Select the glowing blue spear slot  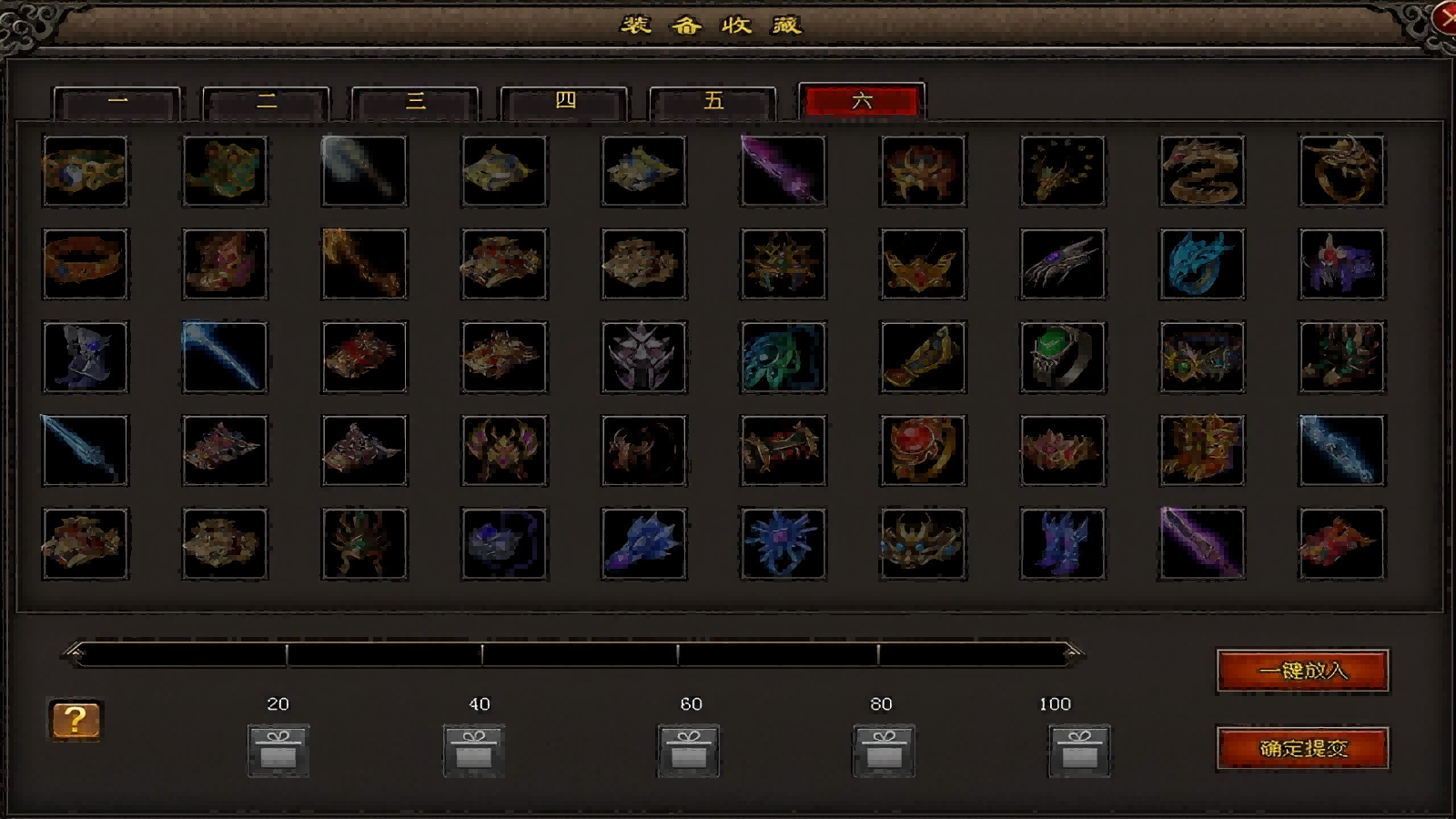click(225, 358)
